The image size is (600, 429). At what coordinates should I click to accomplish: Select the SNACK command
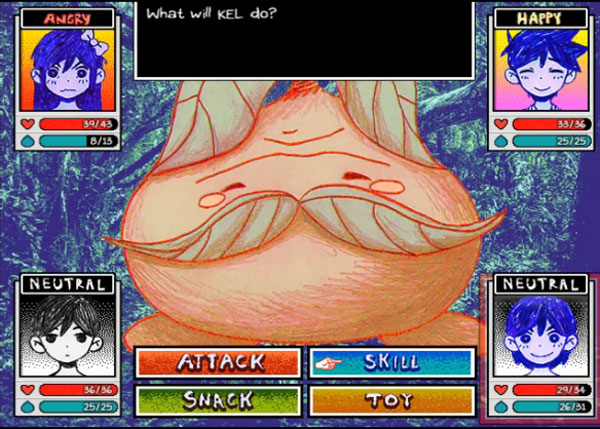tap(217, 400)
